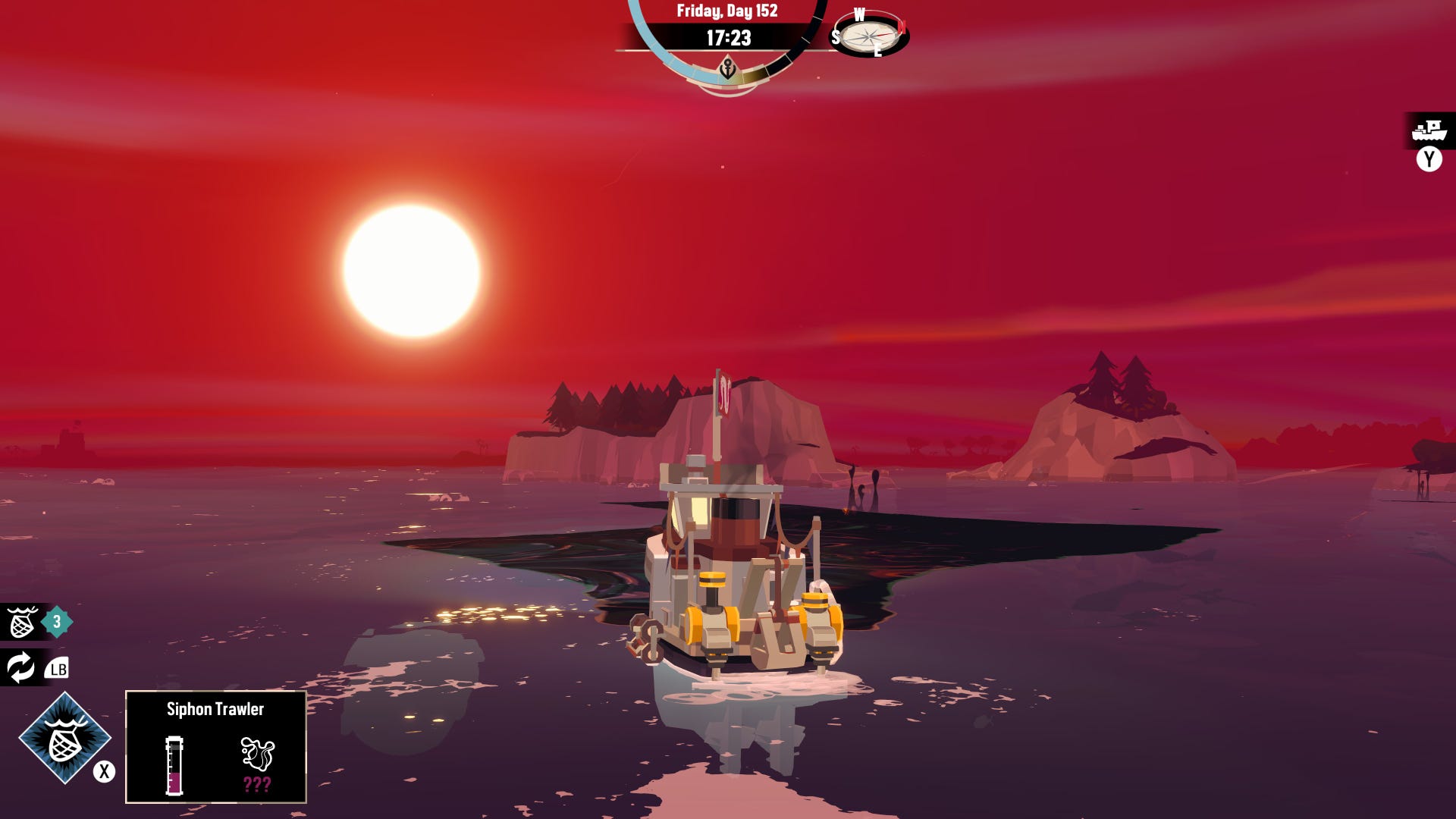Open the Siphon Trawler info panel
This screenshot has width=1456, height=819.
pos(215,746)
